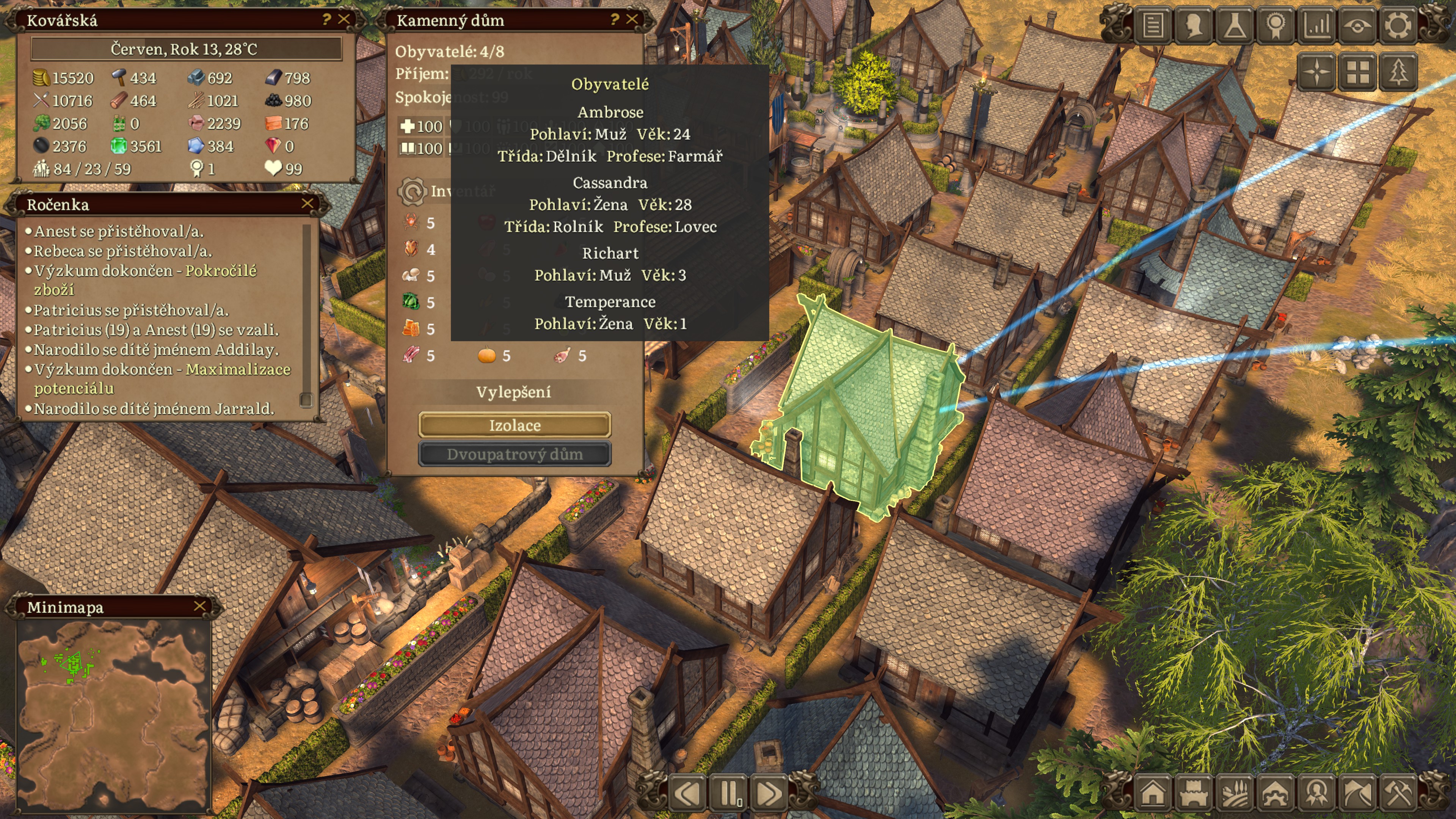Image resolution: width=1456 pixels, height=819 pixels.
Task: Close the Ročenka chronicle panel
Action: (308, 204)
